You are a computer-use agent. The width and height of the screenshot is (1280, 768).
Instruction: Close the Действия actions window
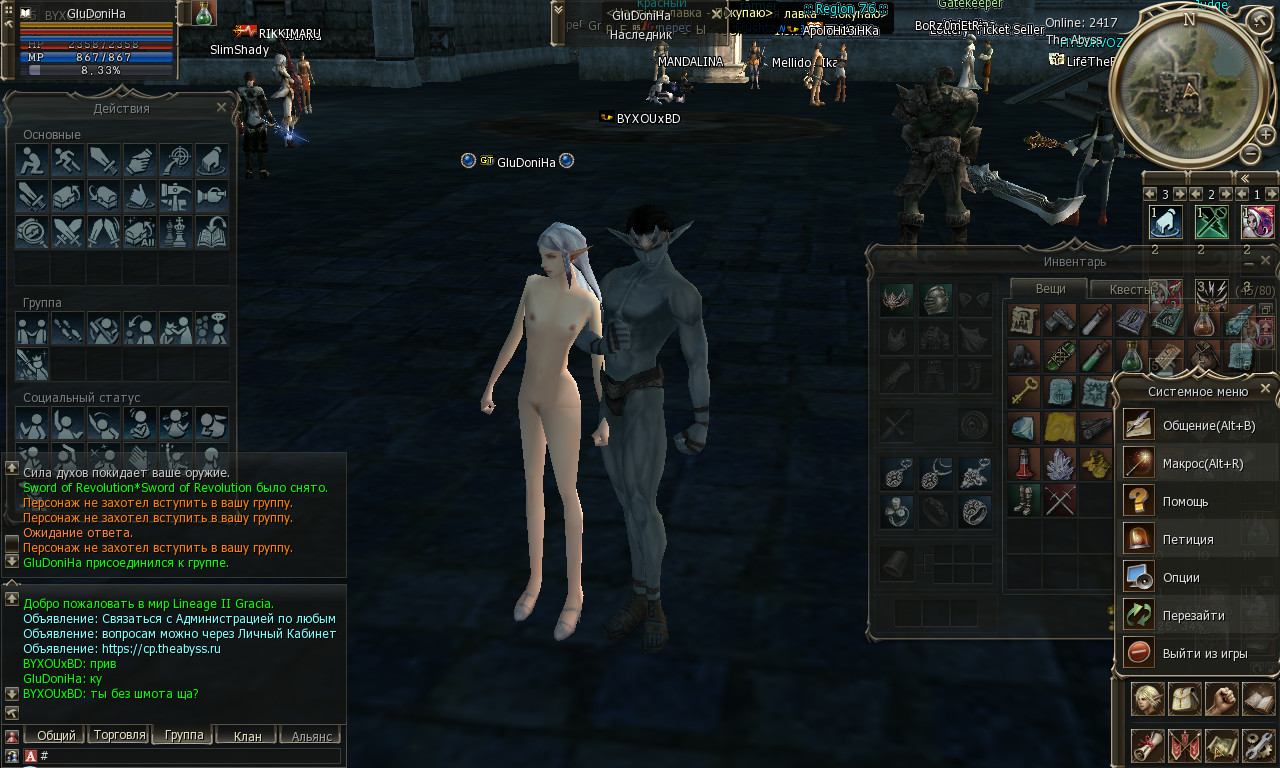coord(222,107)
